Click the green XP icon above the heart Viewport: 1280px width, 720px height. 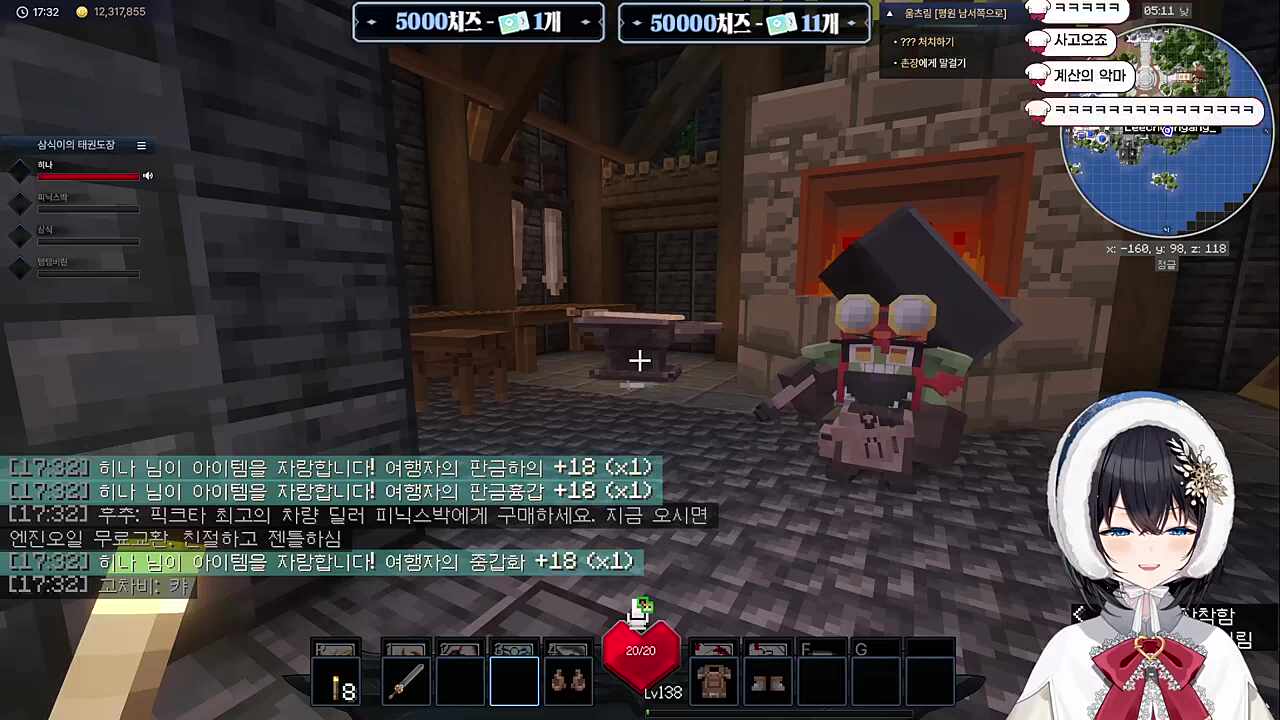click(641, 605)
